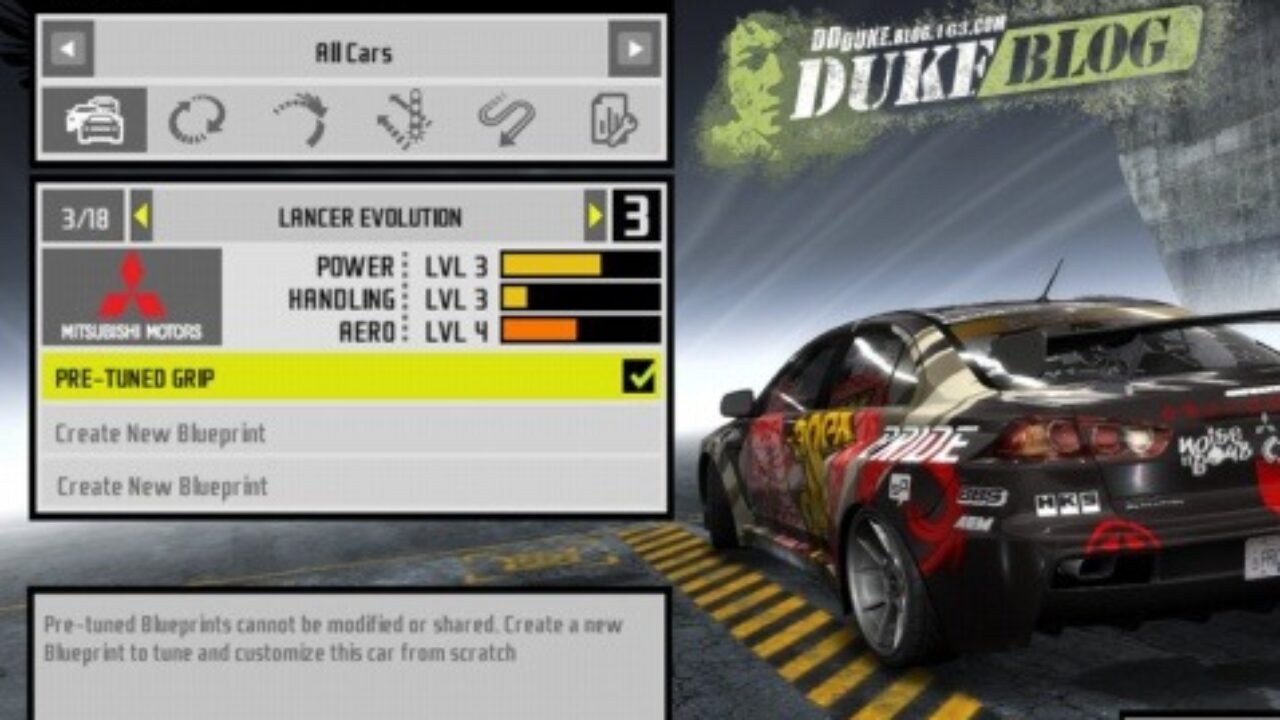The height and width of the screenshot is (720, 1280).
Task: Advance to the next car with the yellow arrow
Action: pyautogui.click(x=594, y=214)
